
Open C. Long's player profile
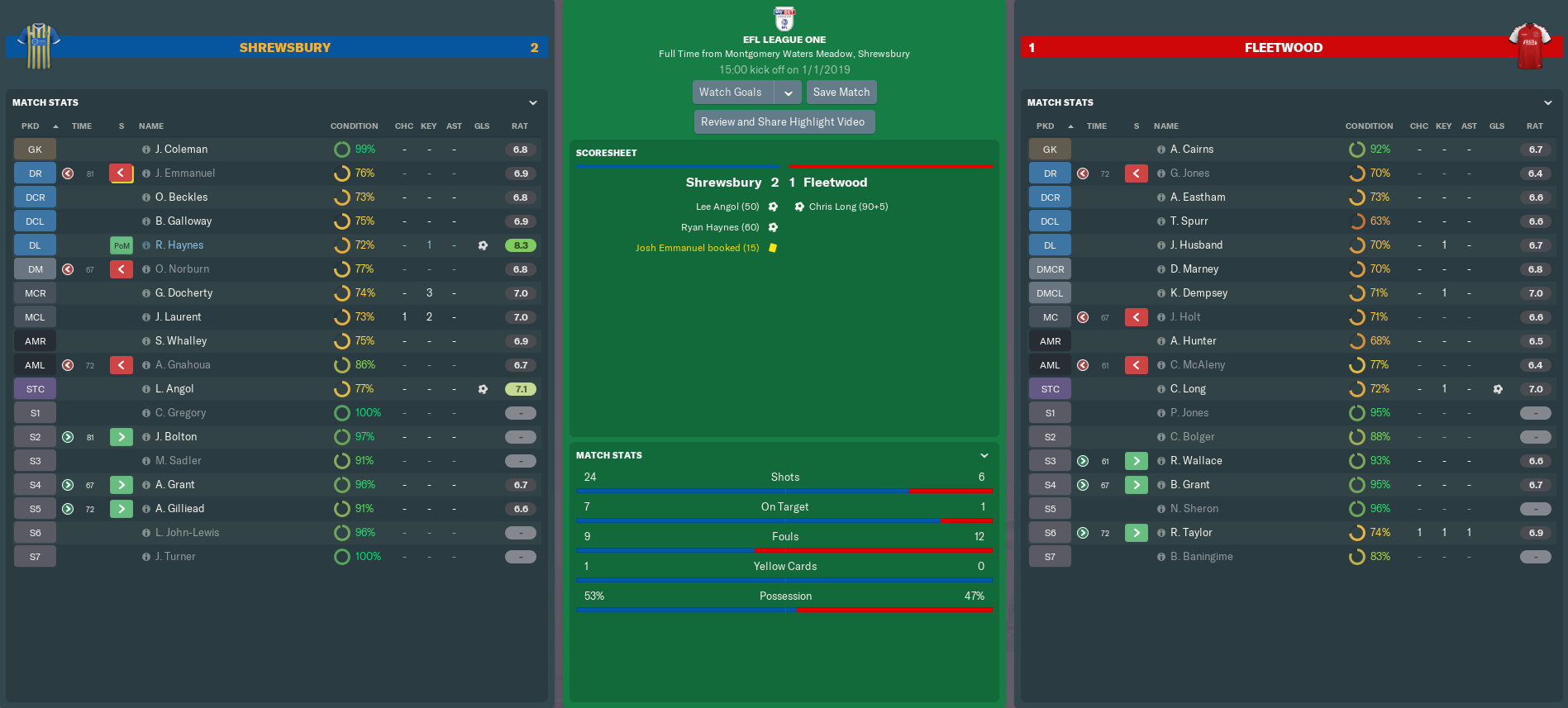point(1188,389)
